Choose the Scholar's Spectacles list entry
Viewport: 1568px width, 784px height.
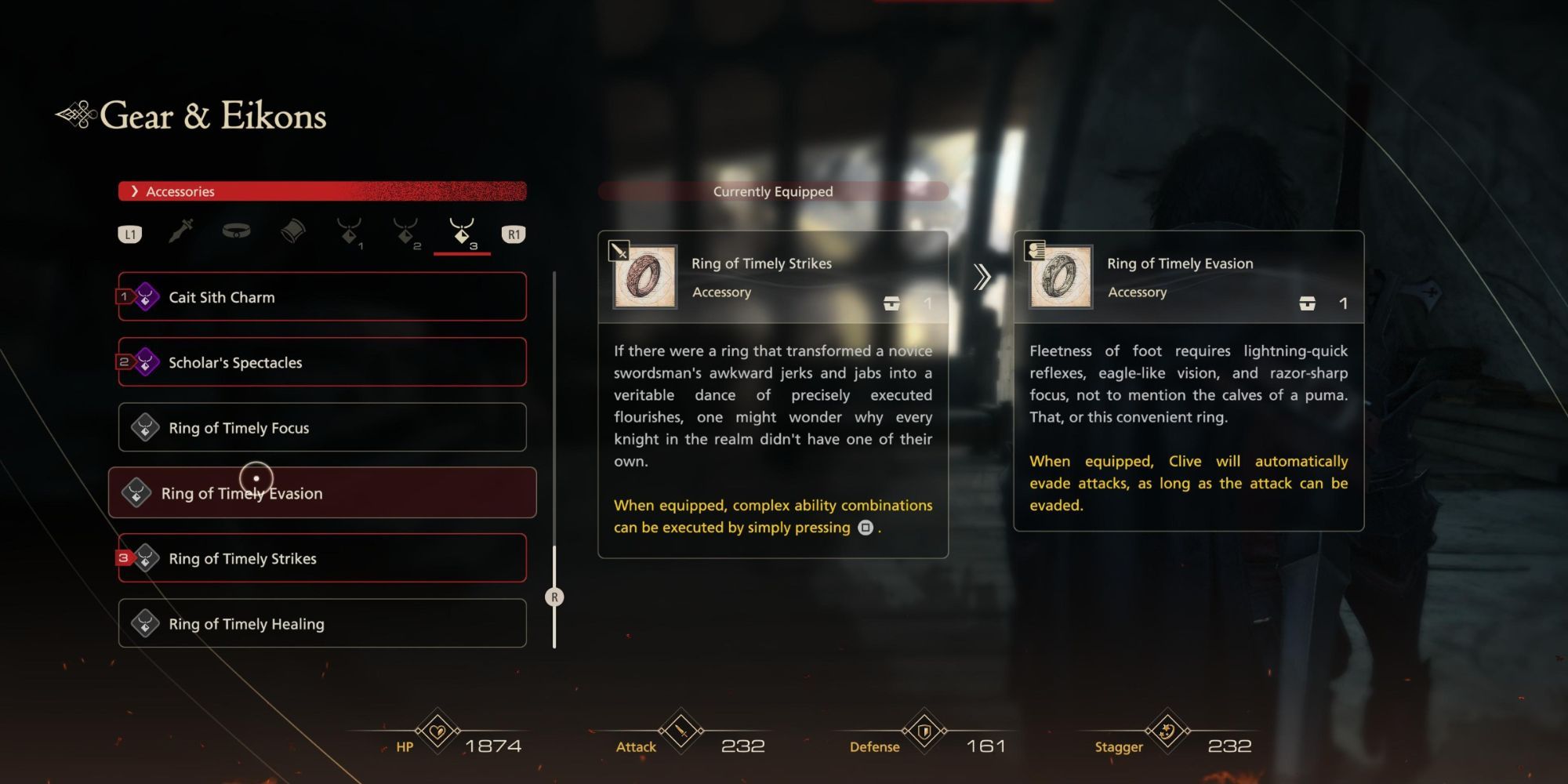[322, 362]
